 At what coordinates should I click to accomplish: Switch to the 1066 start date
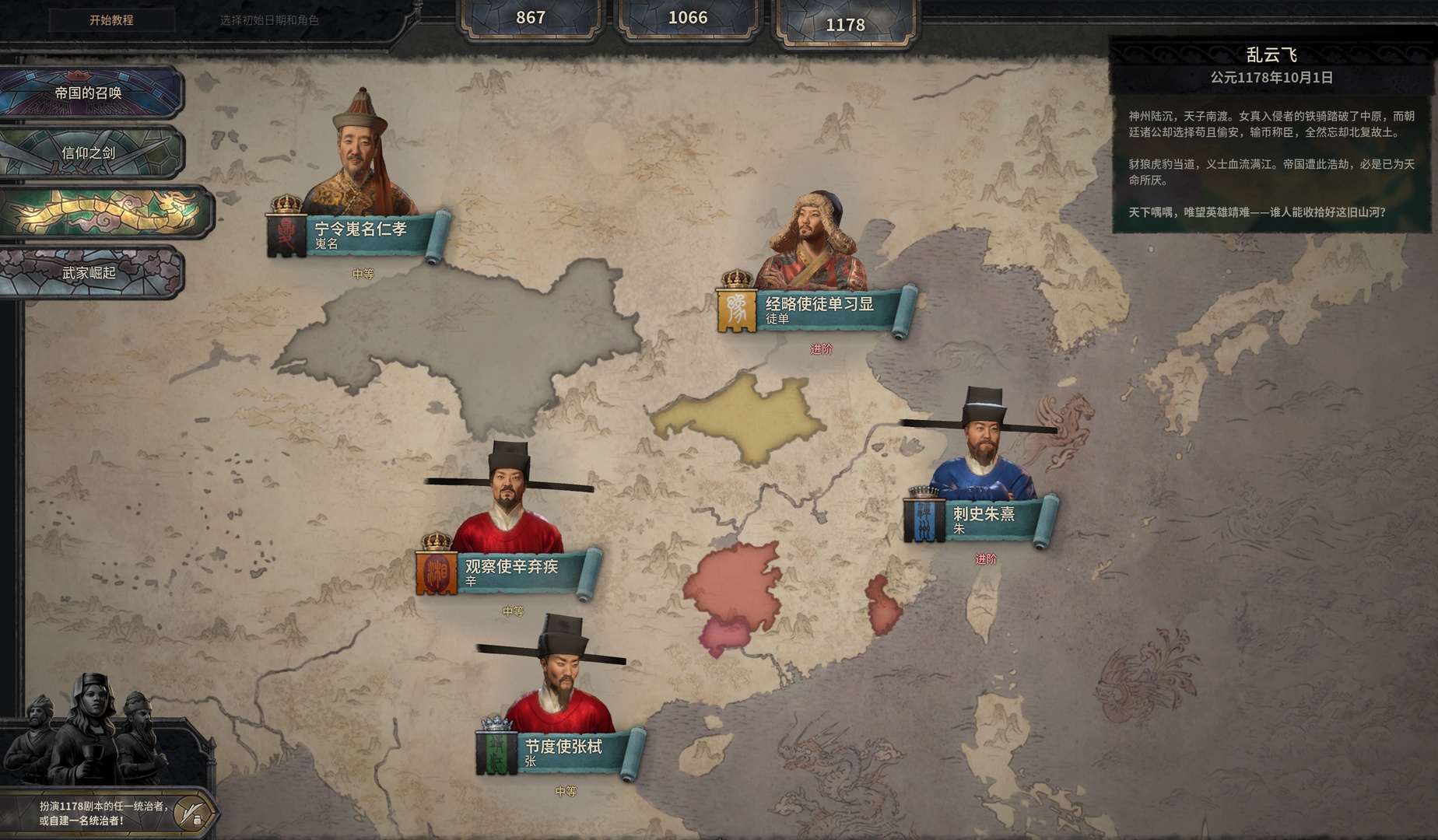[x=688, y=18]
